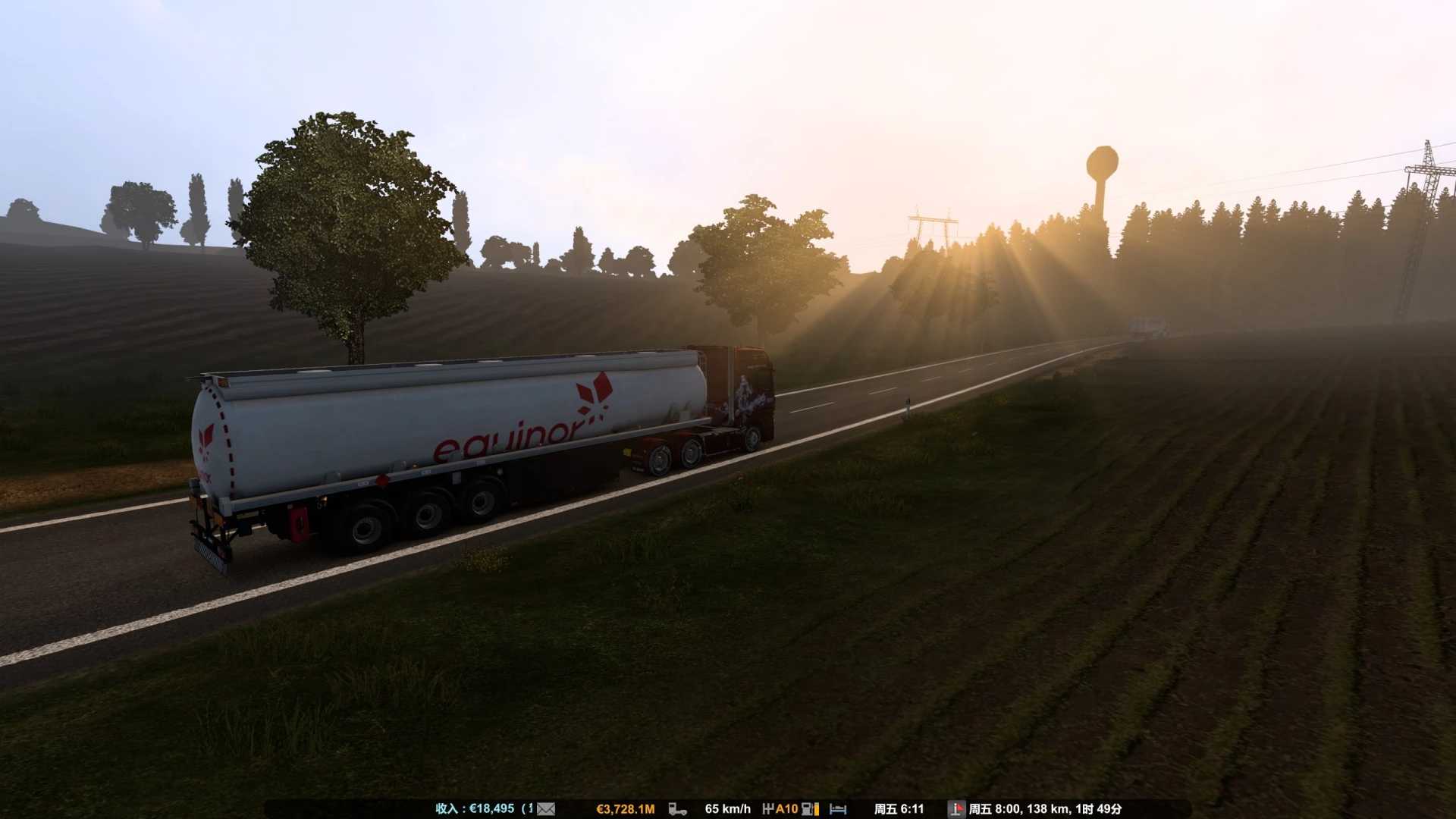Open the red flag delivery destination icon
Viewport: 1456px width, 819px height.
(956, 809)
